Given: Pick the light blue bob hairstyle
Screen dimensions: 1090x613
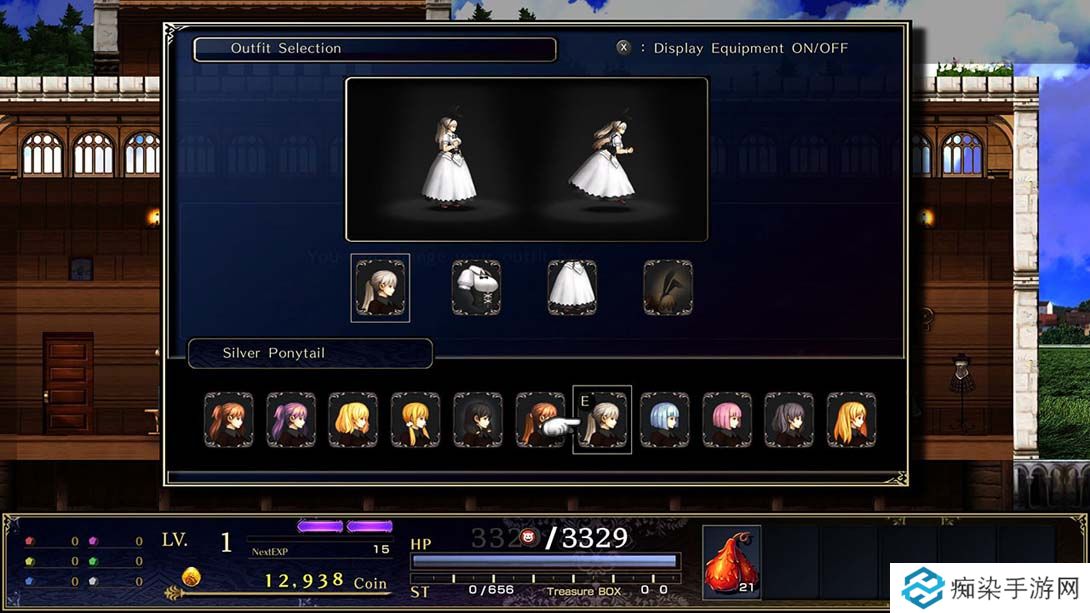Looking at the screenshot, I should pos(665,419).
